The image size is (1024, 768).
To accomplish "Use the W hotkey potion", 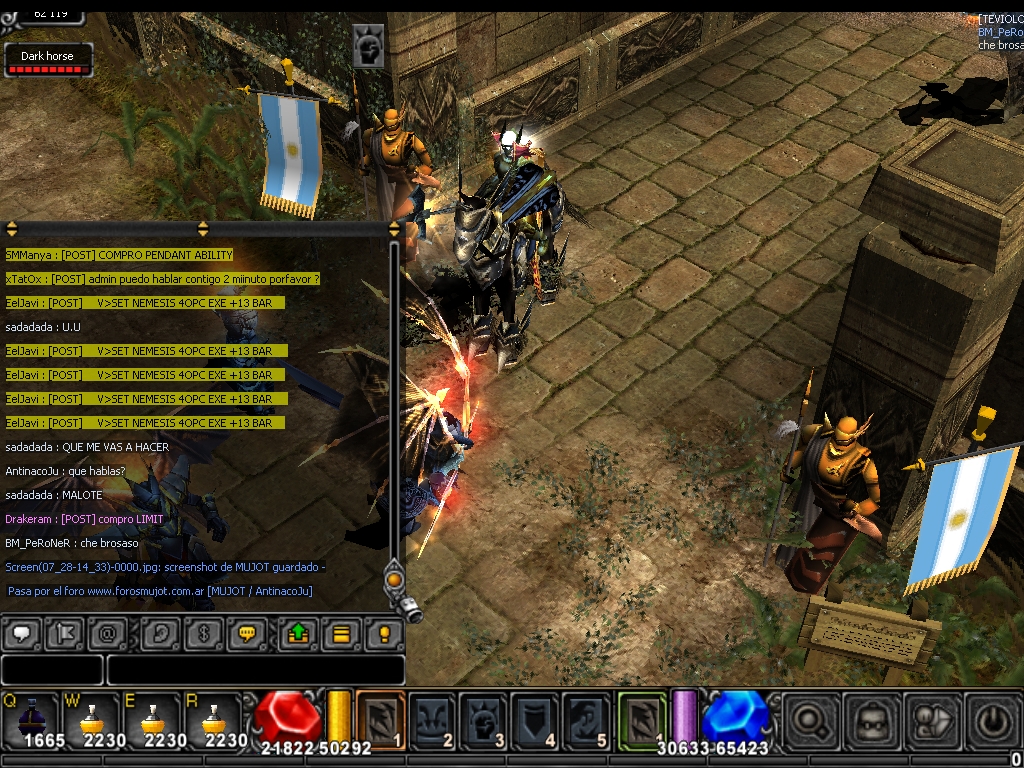I will click(92, 720).
